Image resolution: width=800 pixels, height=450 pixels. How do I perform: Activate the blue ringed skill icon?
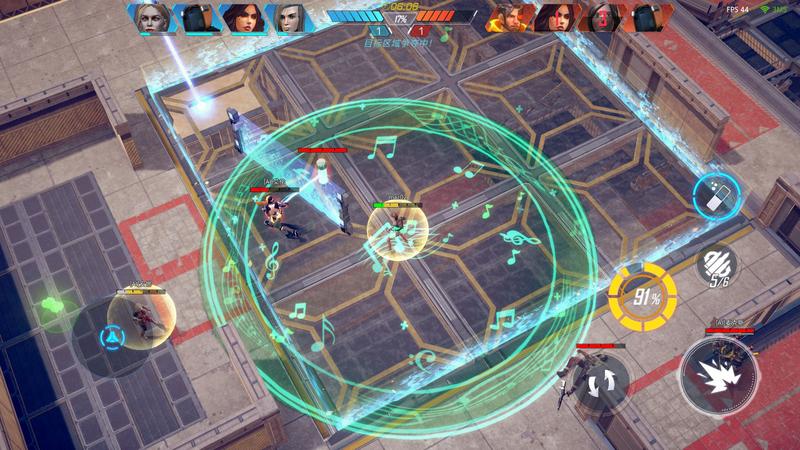(x=717, y=194)
